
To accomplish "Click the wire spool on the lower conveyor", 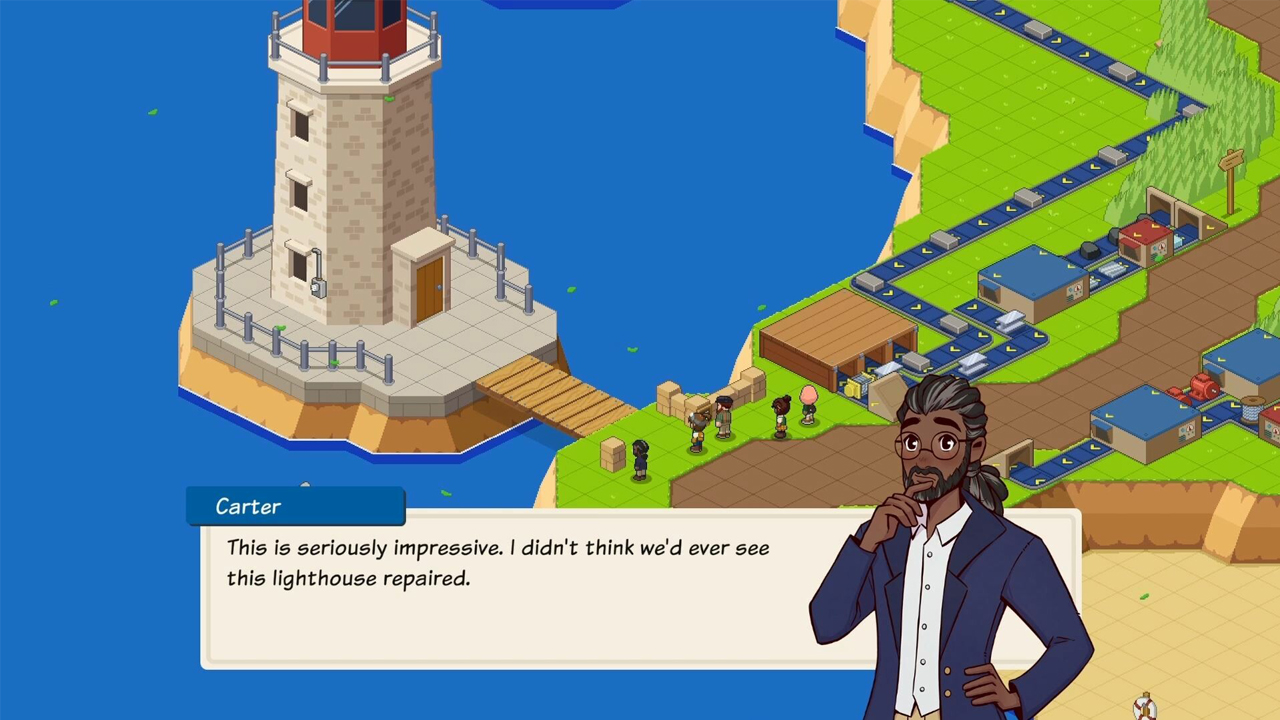I will point(1250,409).
